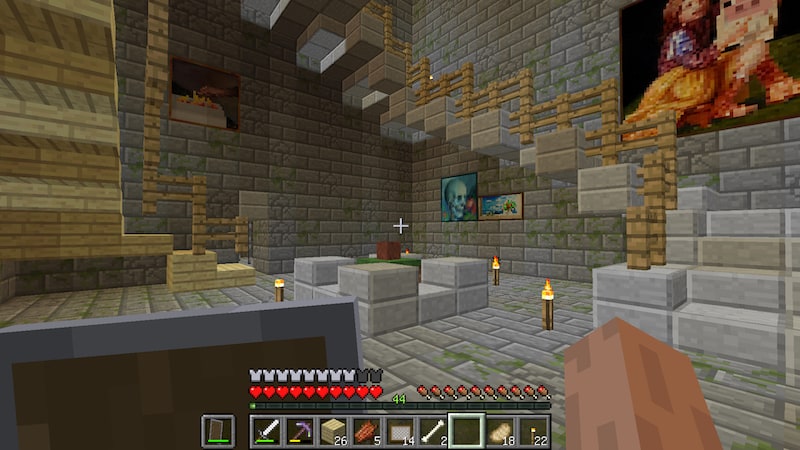Image resolution: width=800 pixels, height=450 pixels.
Task: Pick the red meat stack of 5
Action: (x=366, y=431)
